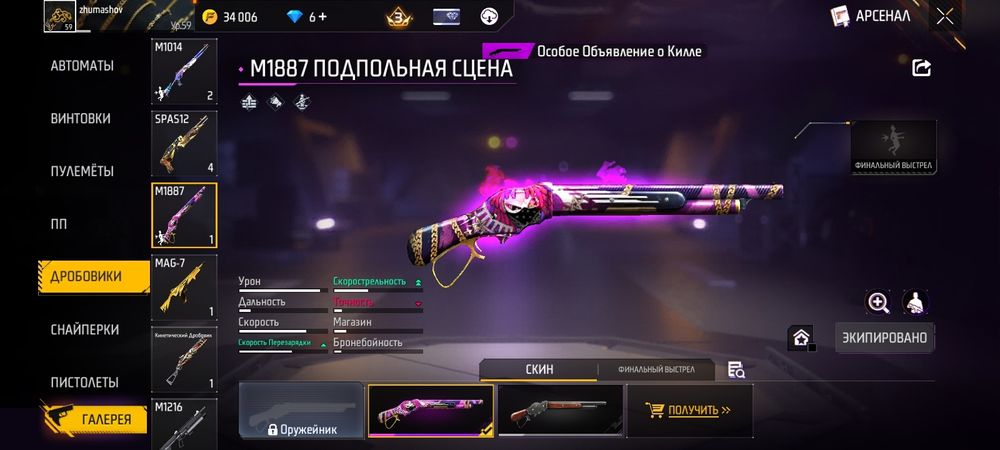1000x450 pixels.
Task: Close the Arsenal screen
Action: (x=944, y=16)
